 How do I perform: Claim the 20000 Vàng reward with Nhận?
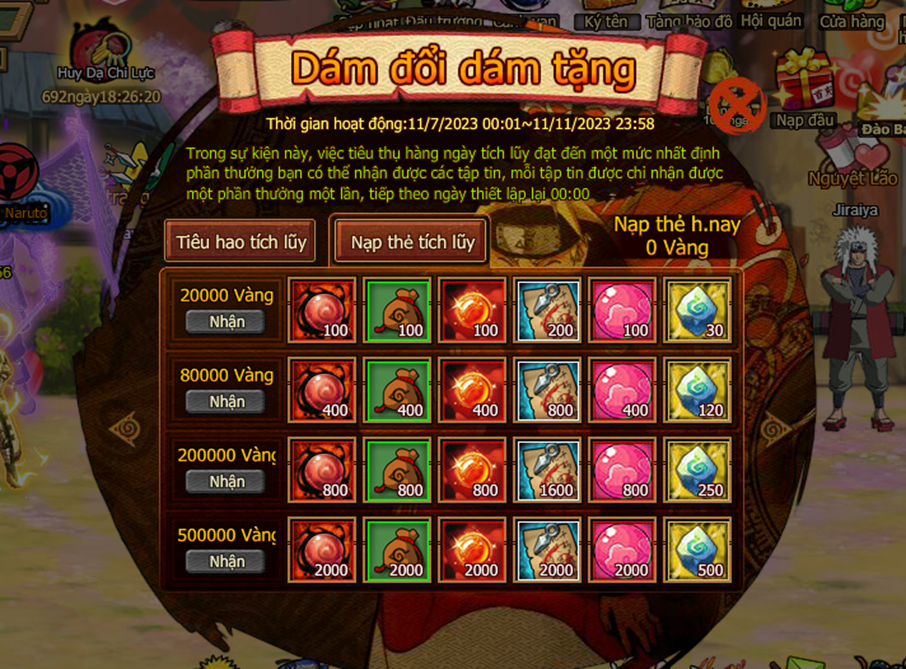(x=226, y=322)
